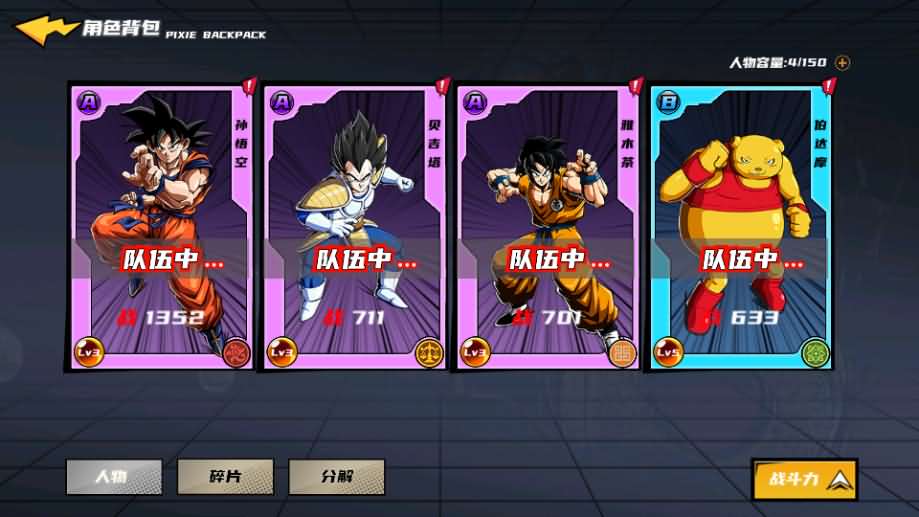Sort by 战斗力 combat power
Viewport: 919px width, 517px height.
pyautogui.click(x=804, y=479)
